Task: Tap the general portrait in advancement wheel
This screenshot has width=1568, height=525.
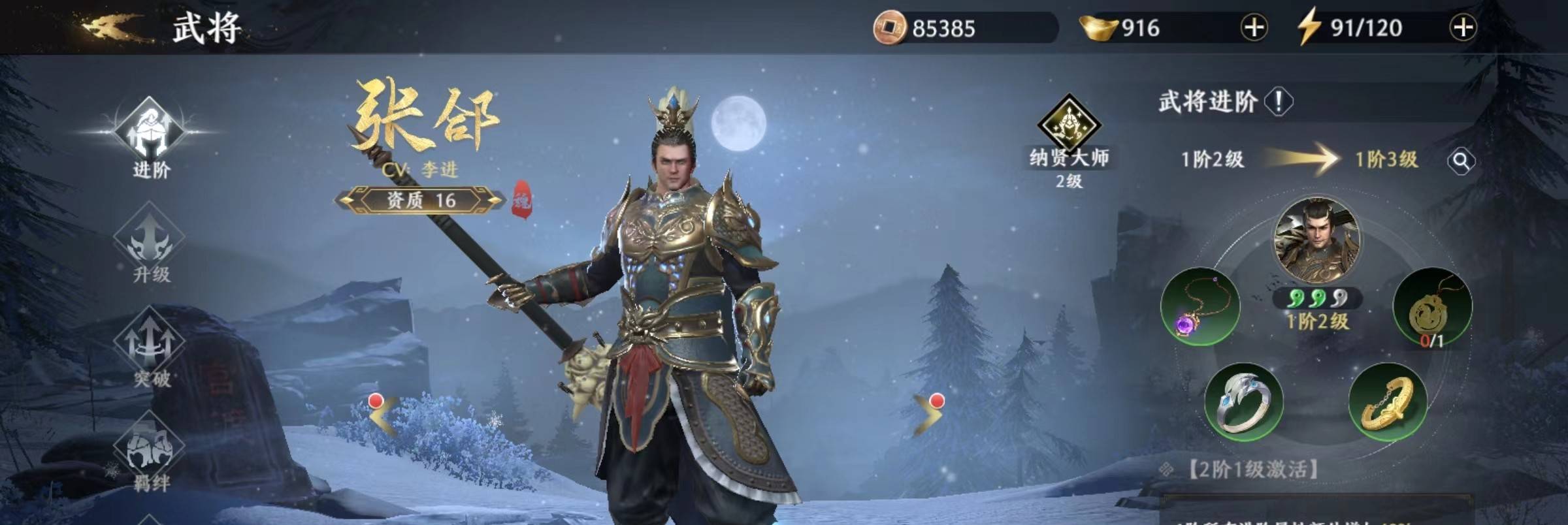Action: 1316,240
